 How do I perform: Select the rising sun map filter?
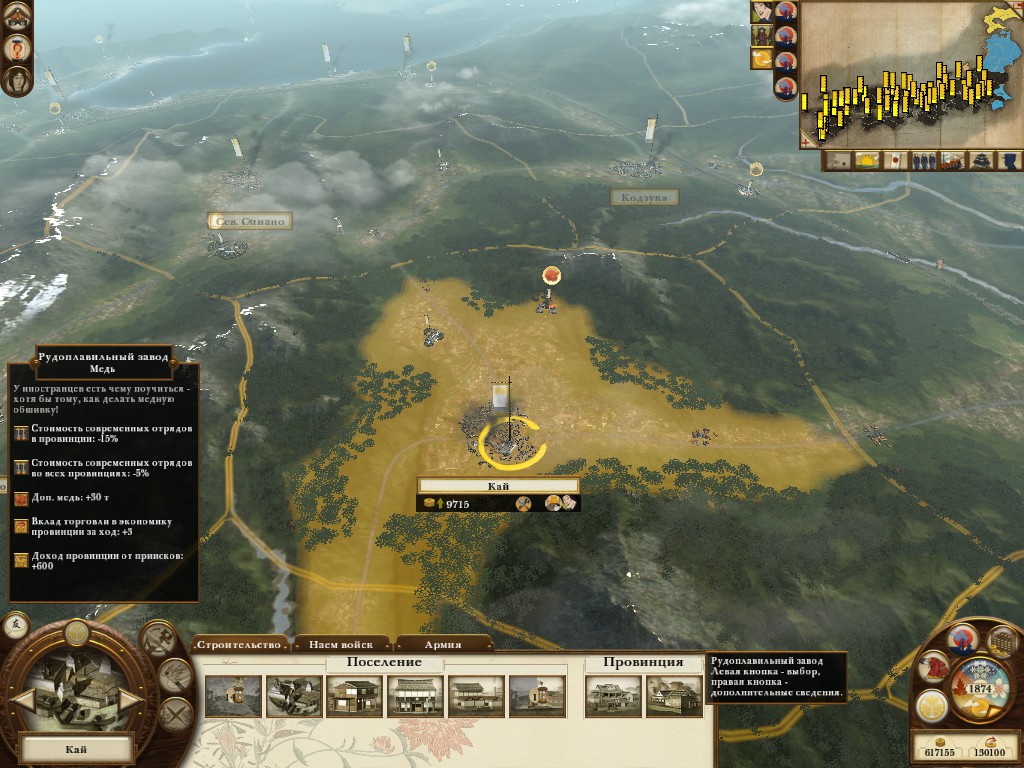[x=866, y=160]
